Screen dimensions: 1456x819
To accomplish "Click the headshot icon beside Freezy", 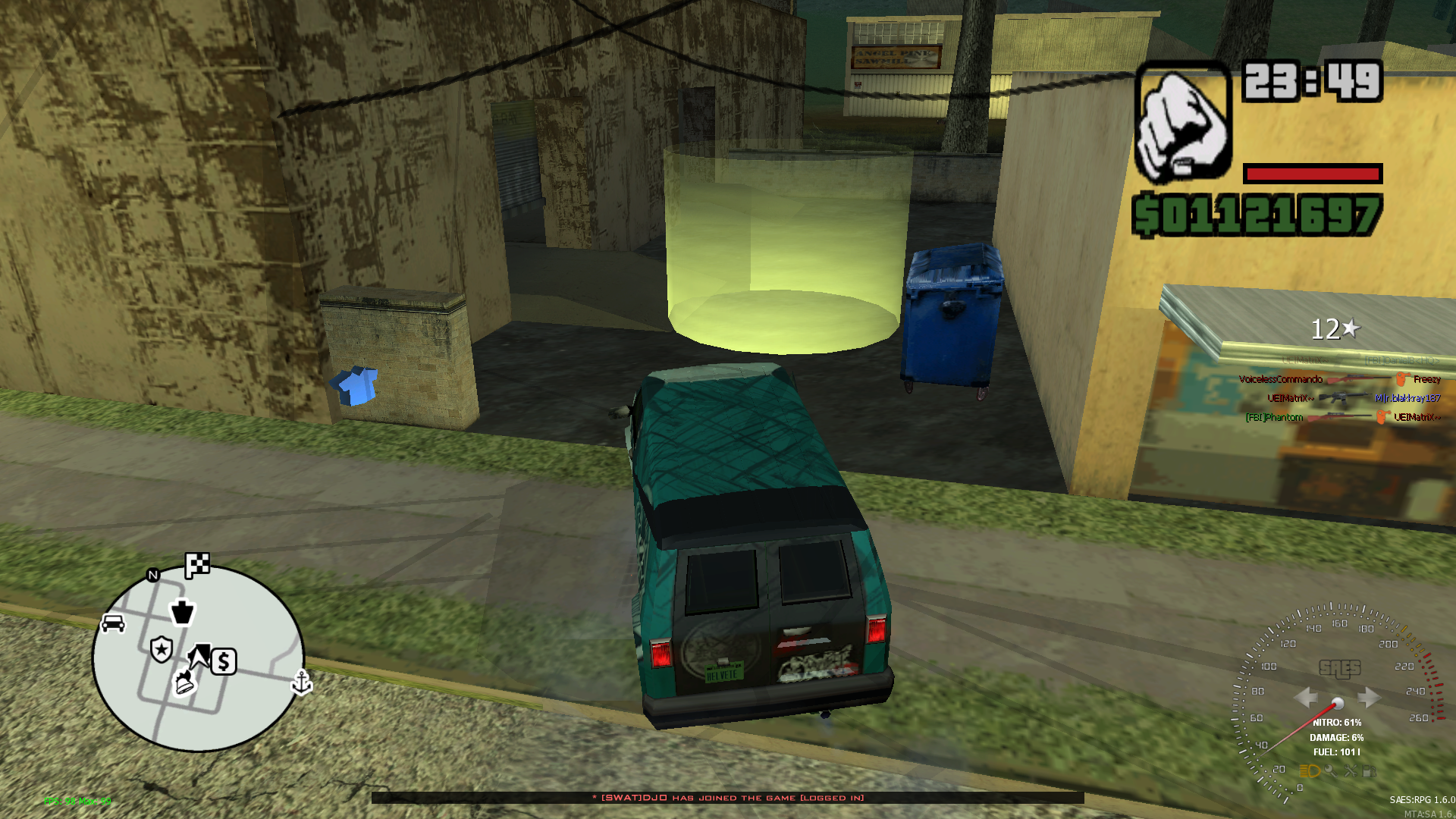I will point(1401,378).
